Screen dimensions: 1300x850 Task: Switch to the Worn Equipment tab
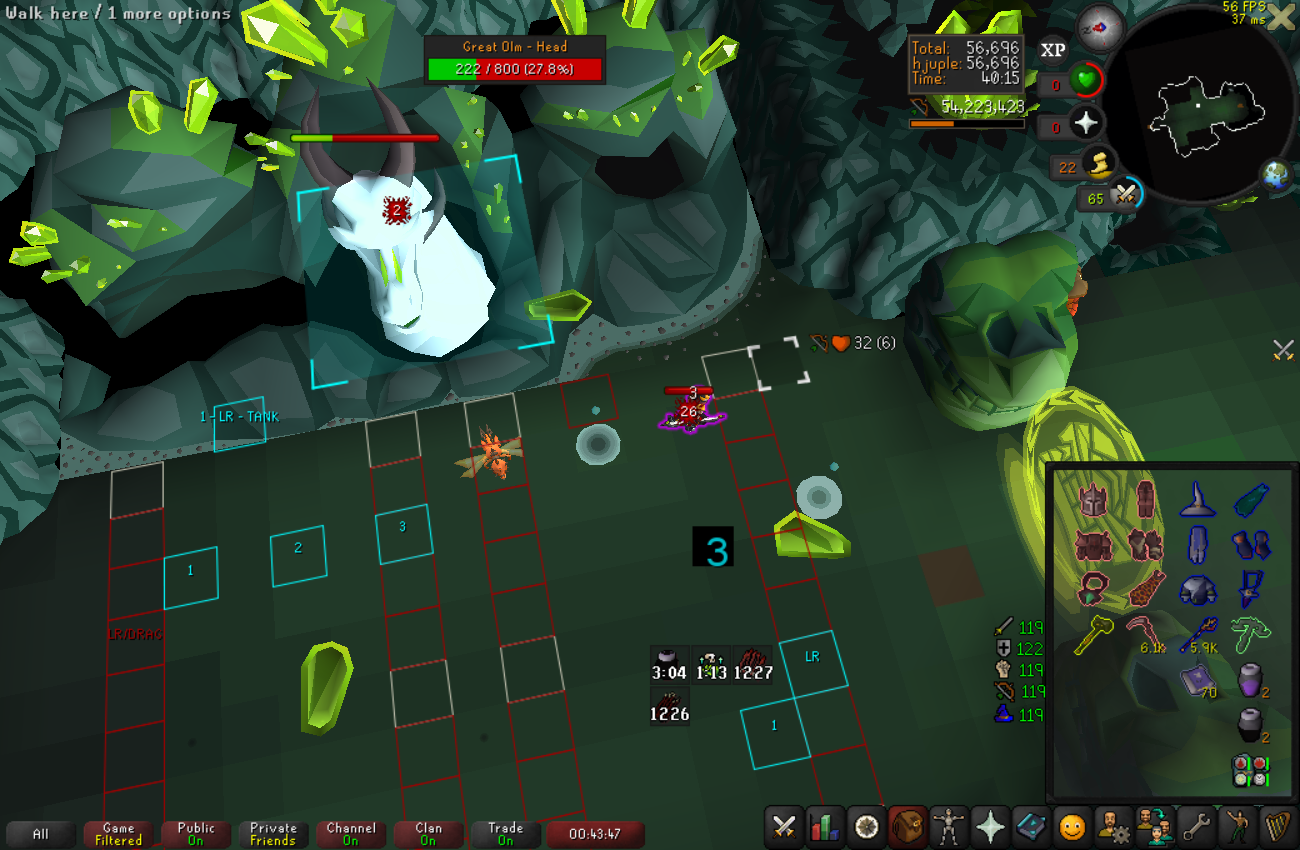pyautogui.click(x=948, y=827)
